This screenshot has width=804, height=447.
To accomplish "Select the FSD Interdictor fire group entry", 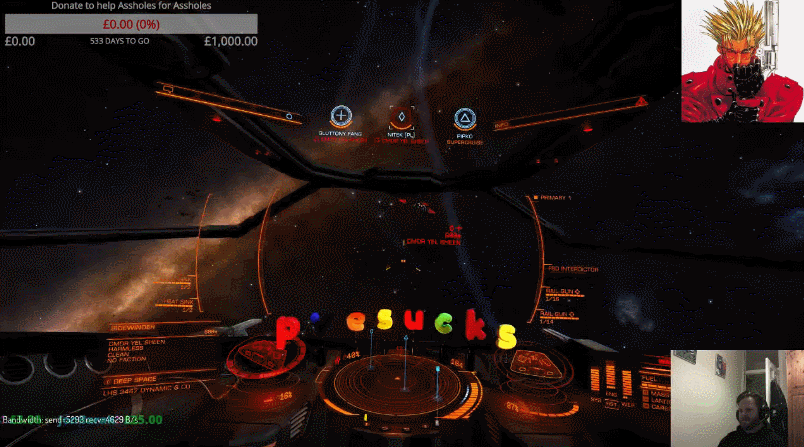I will (x=573, y=269).
